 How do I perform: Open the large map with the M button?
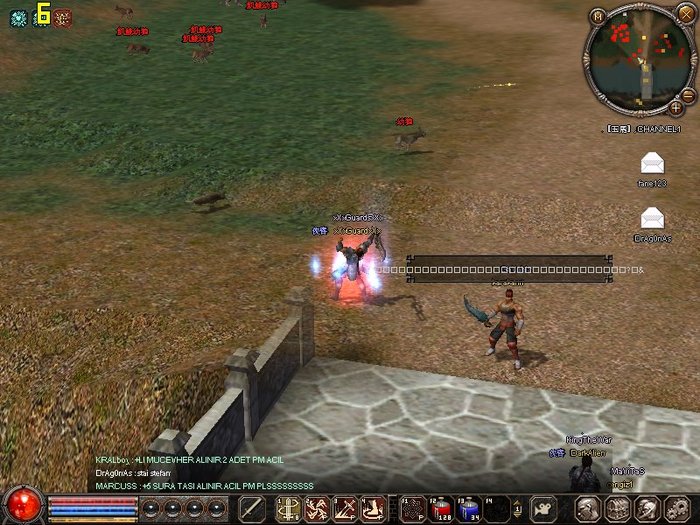598,16
